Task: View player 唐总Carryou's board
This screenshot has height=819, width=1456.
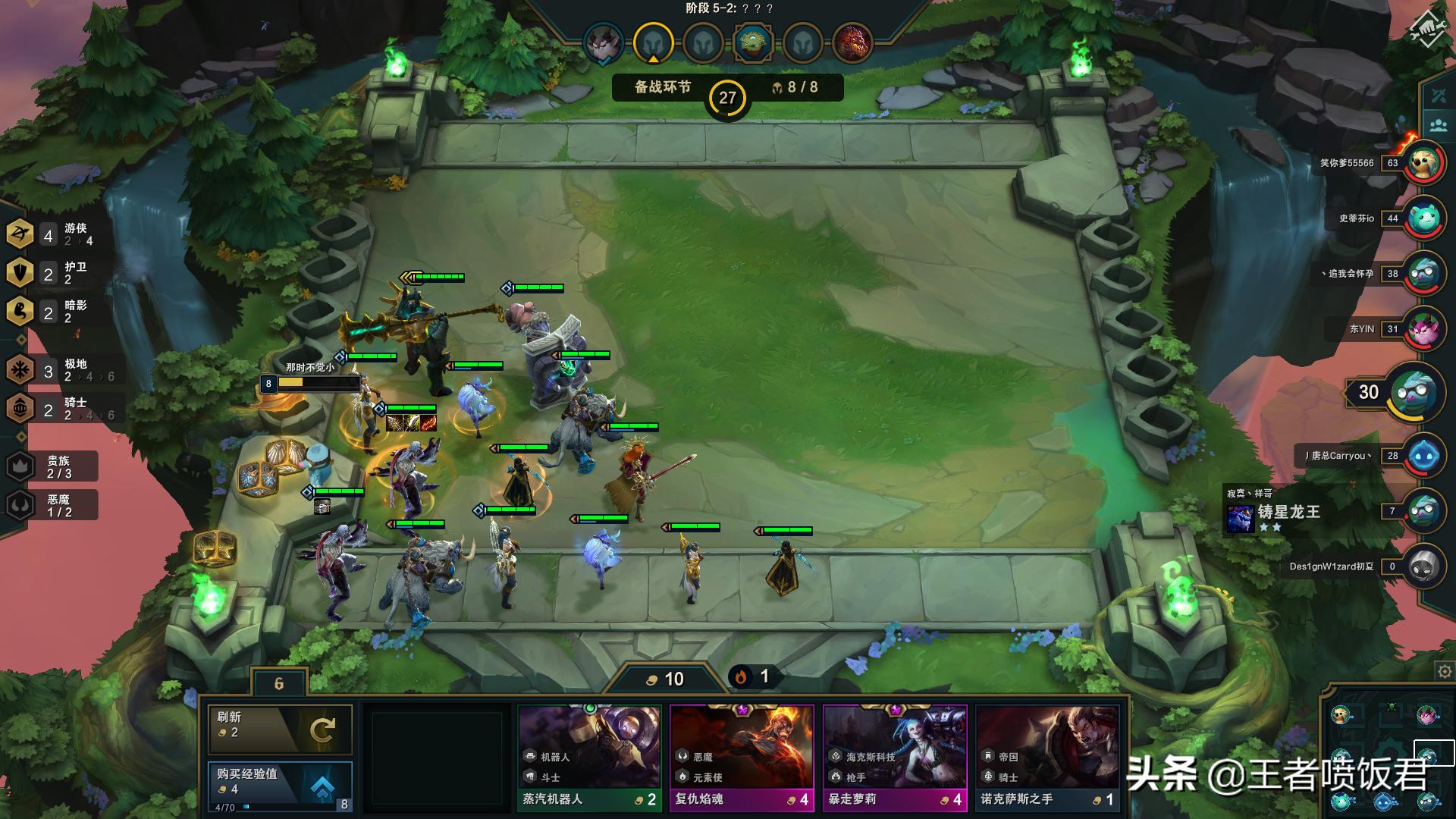Action: point(1424,456)
